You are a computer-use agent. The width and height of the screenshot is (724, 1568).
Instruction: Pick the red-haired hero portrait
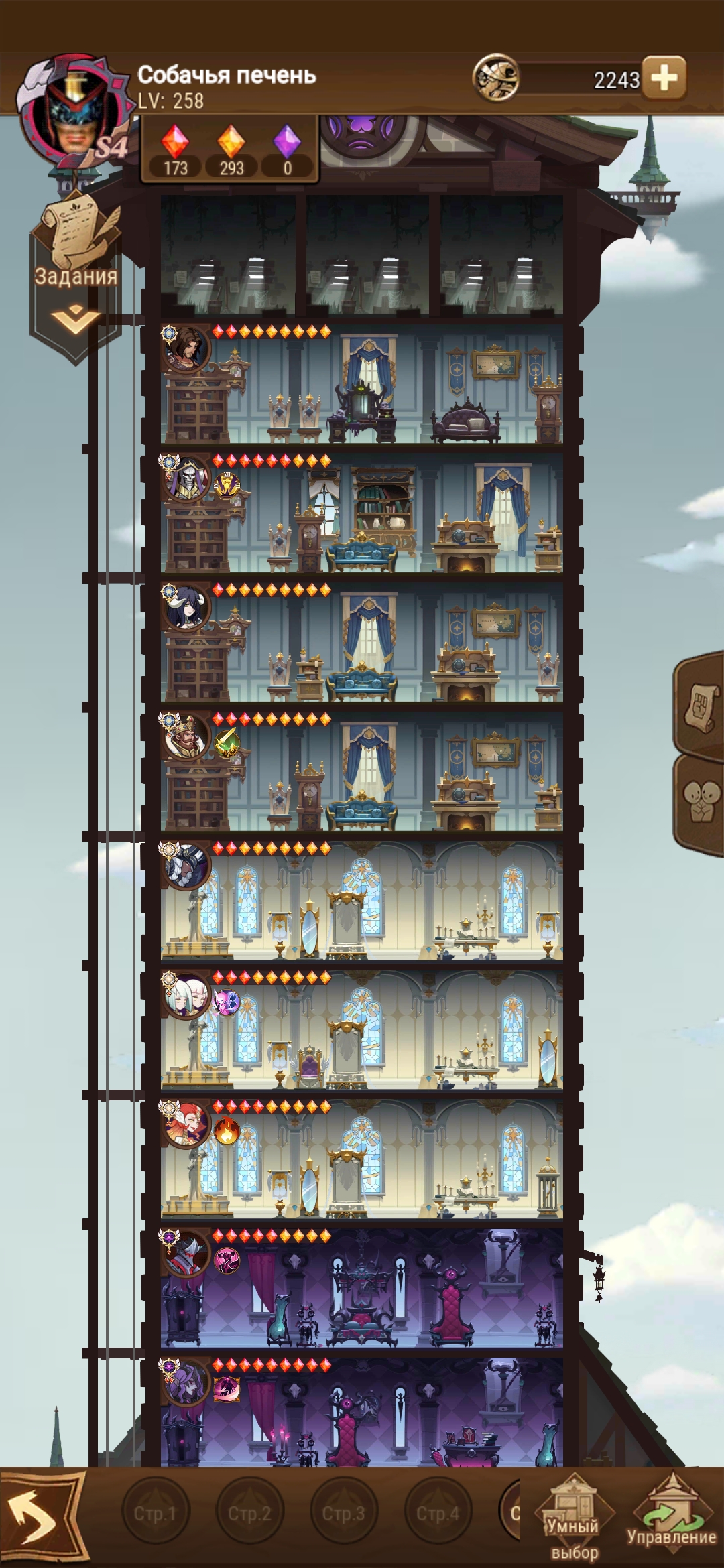pyautogui.click(x=187, y=1126)
